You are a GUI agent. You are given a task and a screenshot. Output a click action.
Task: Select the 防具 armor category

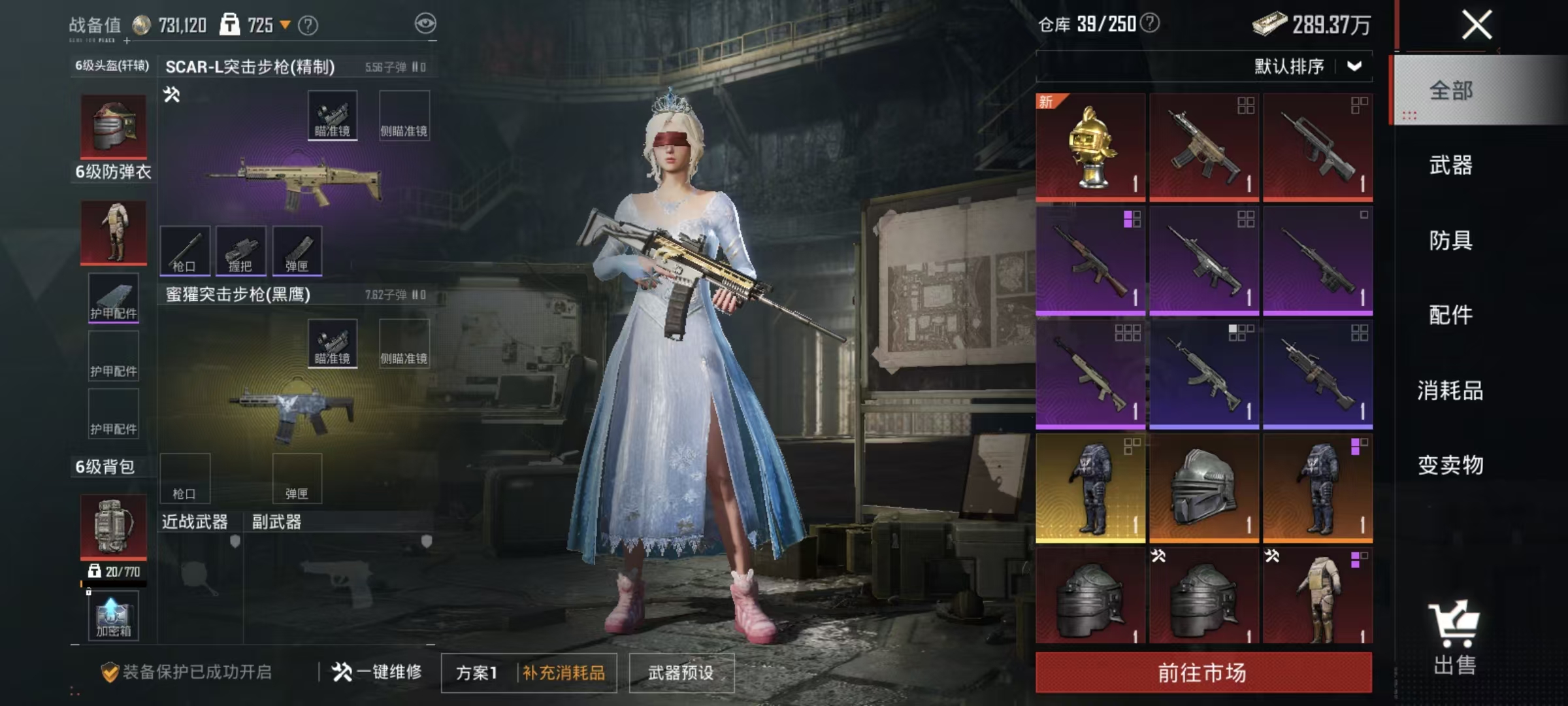1450,241
